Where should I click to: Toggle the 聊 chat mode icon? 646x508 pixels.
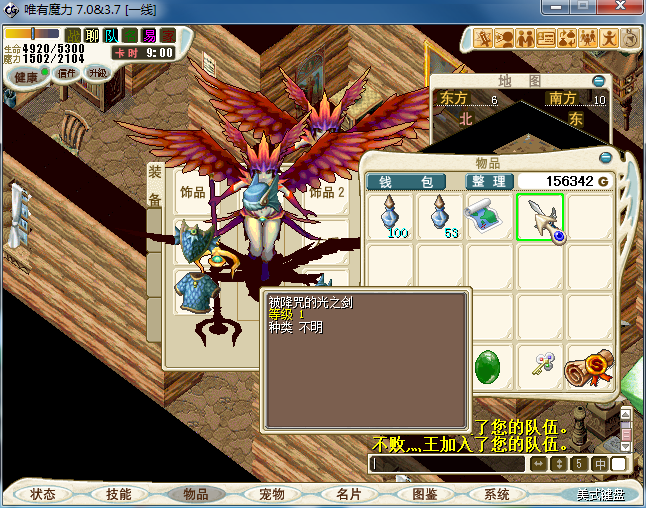[x=92, y=36]
